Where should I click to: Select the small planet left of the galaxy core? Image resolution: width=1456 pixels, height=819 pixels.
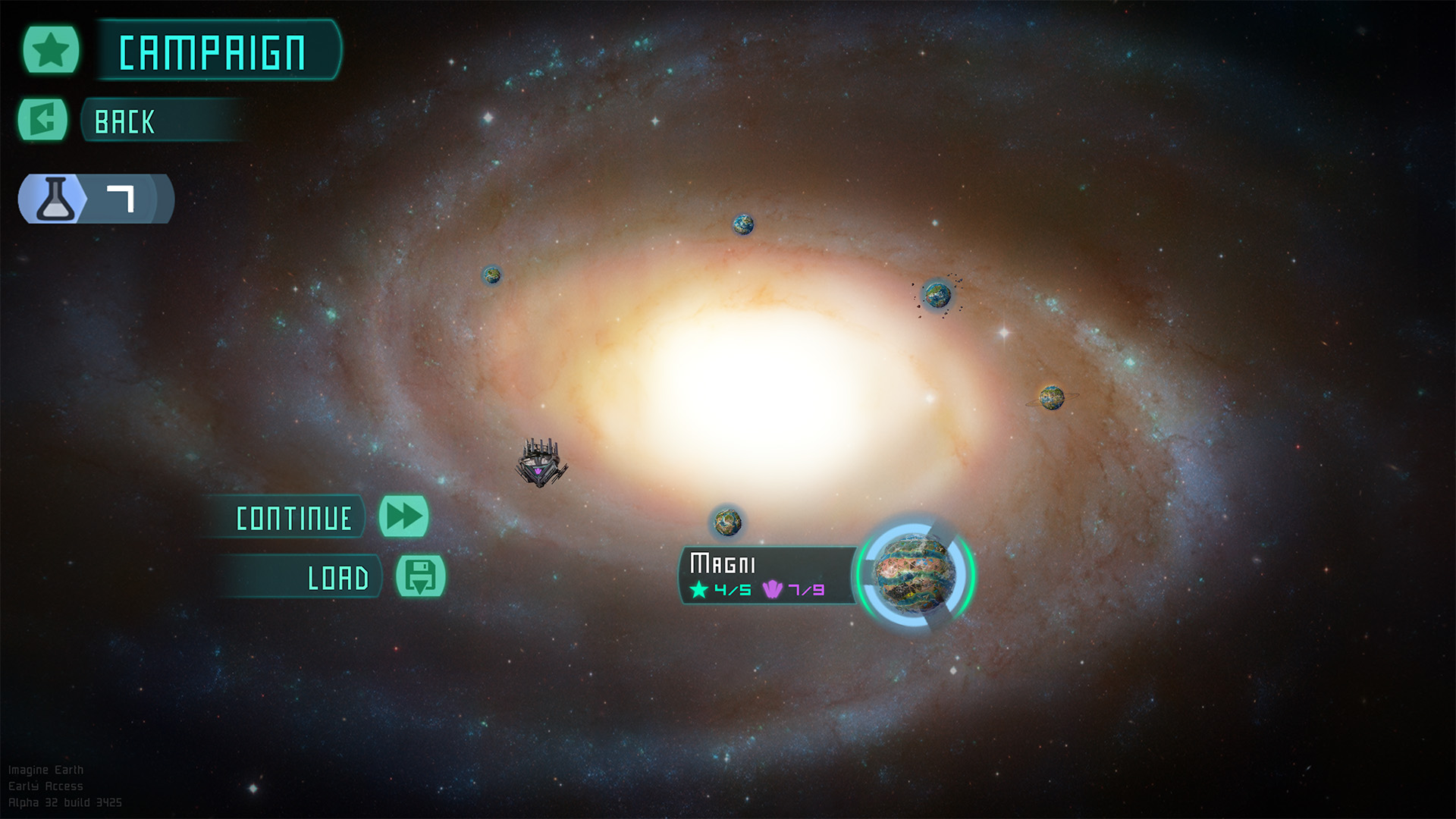[x=492, y=275]
